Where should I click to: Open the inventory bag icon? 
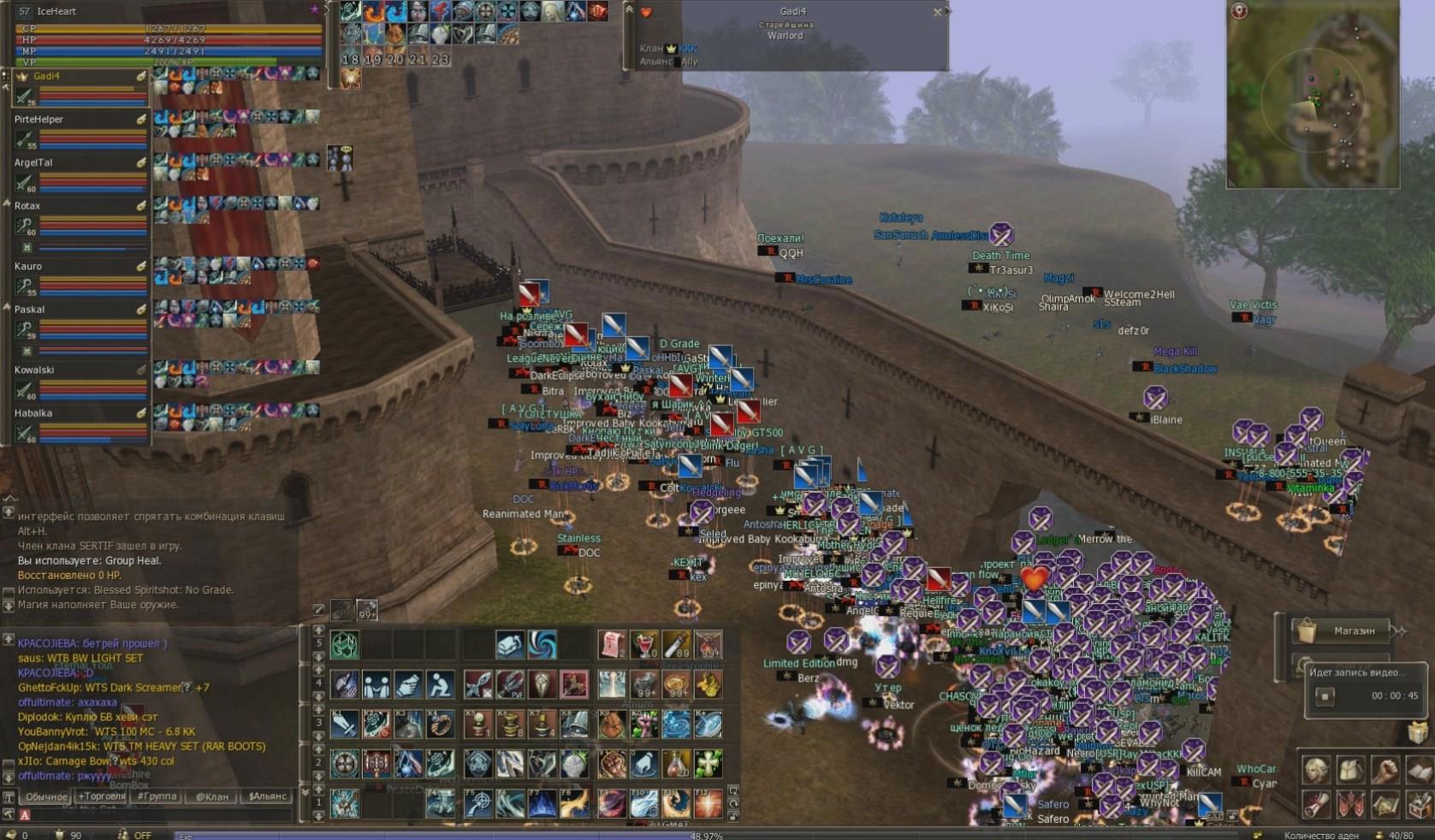pyautogui.click(x=1350, y=771)
